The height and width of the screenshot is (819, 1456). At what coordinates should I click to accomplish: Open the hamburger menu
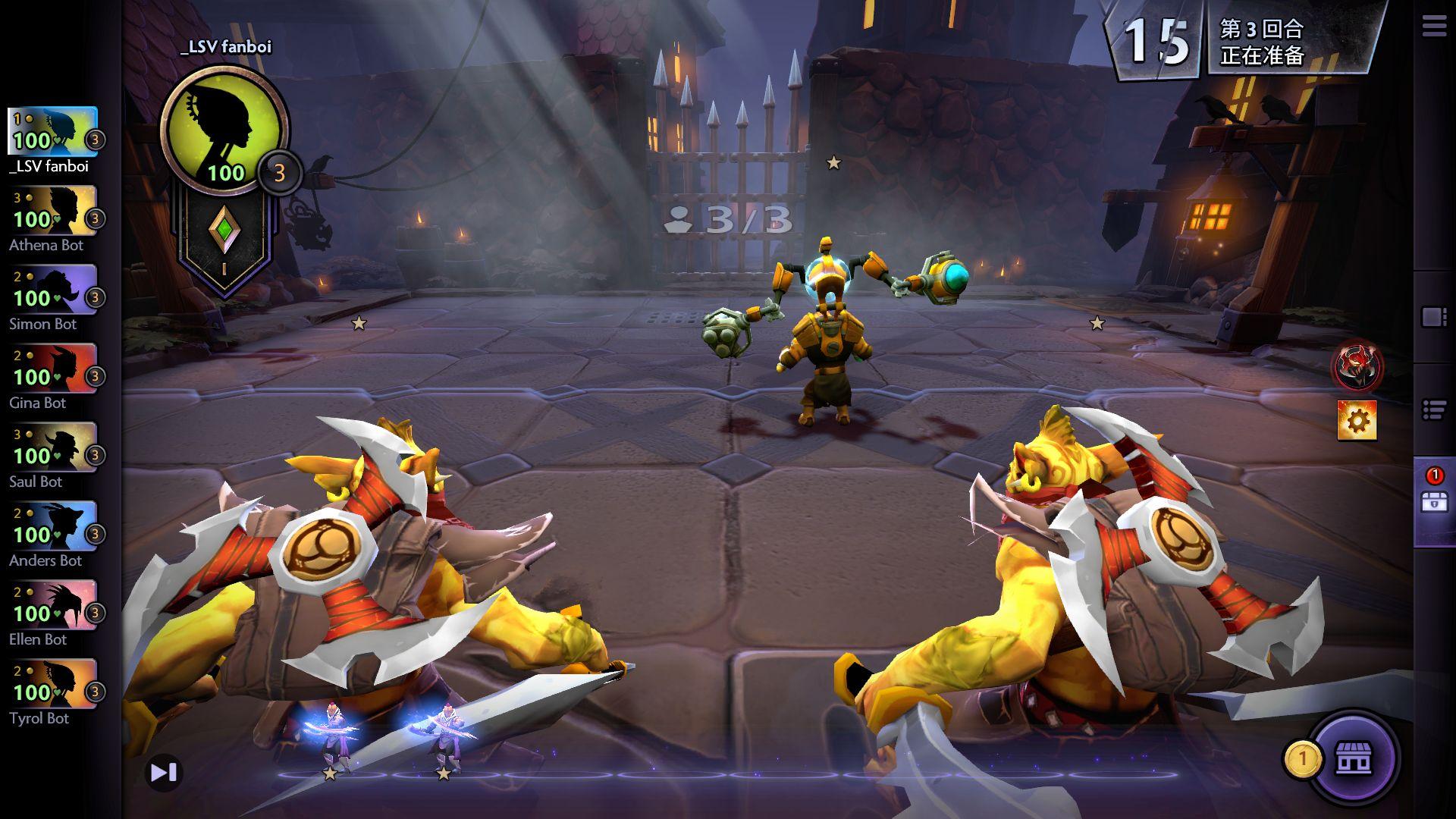pyautogui.click(x=1433, y=27)
